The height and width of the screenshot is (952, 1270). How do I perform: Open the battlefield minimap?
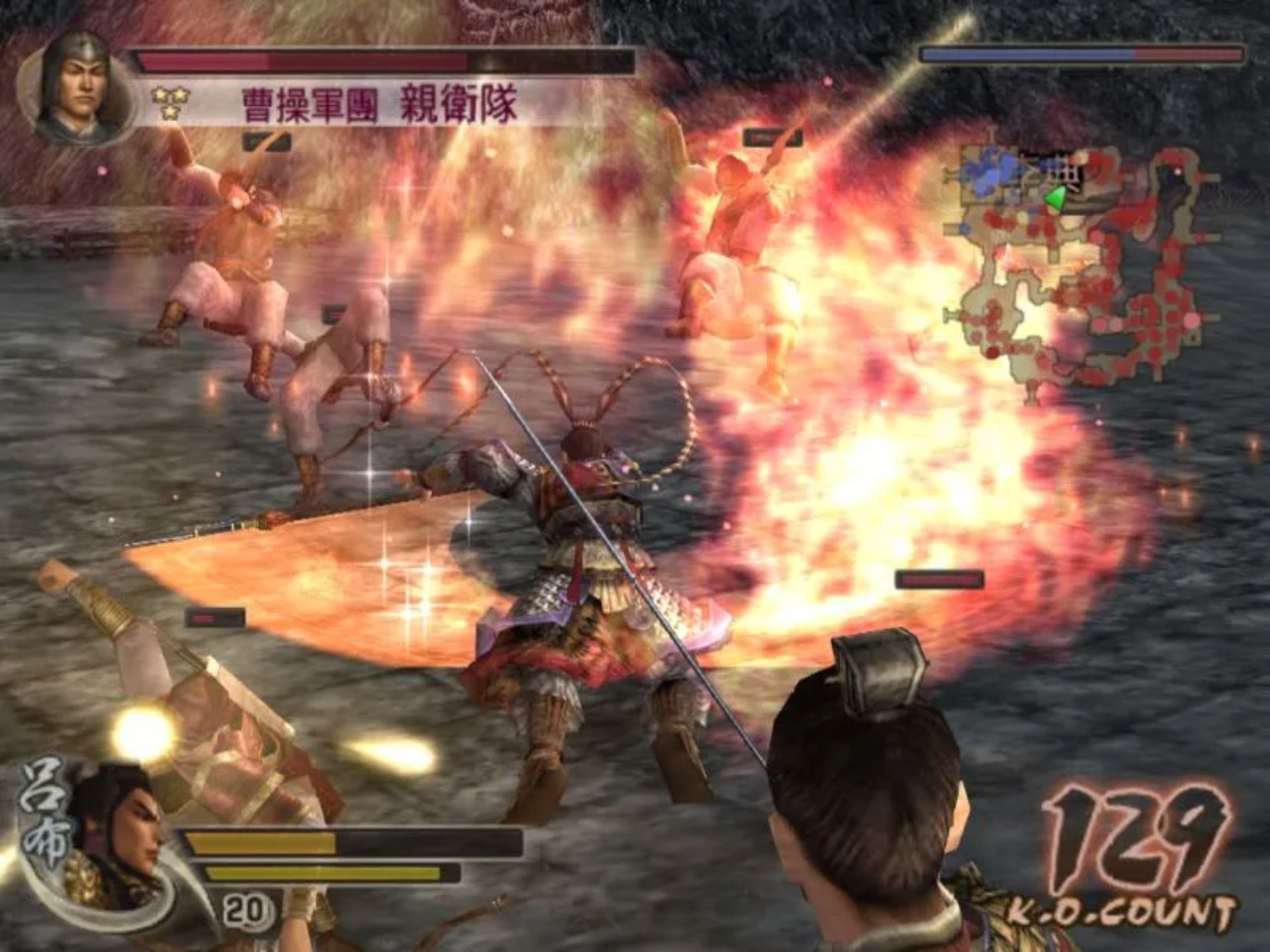1079,270
